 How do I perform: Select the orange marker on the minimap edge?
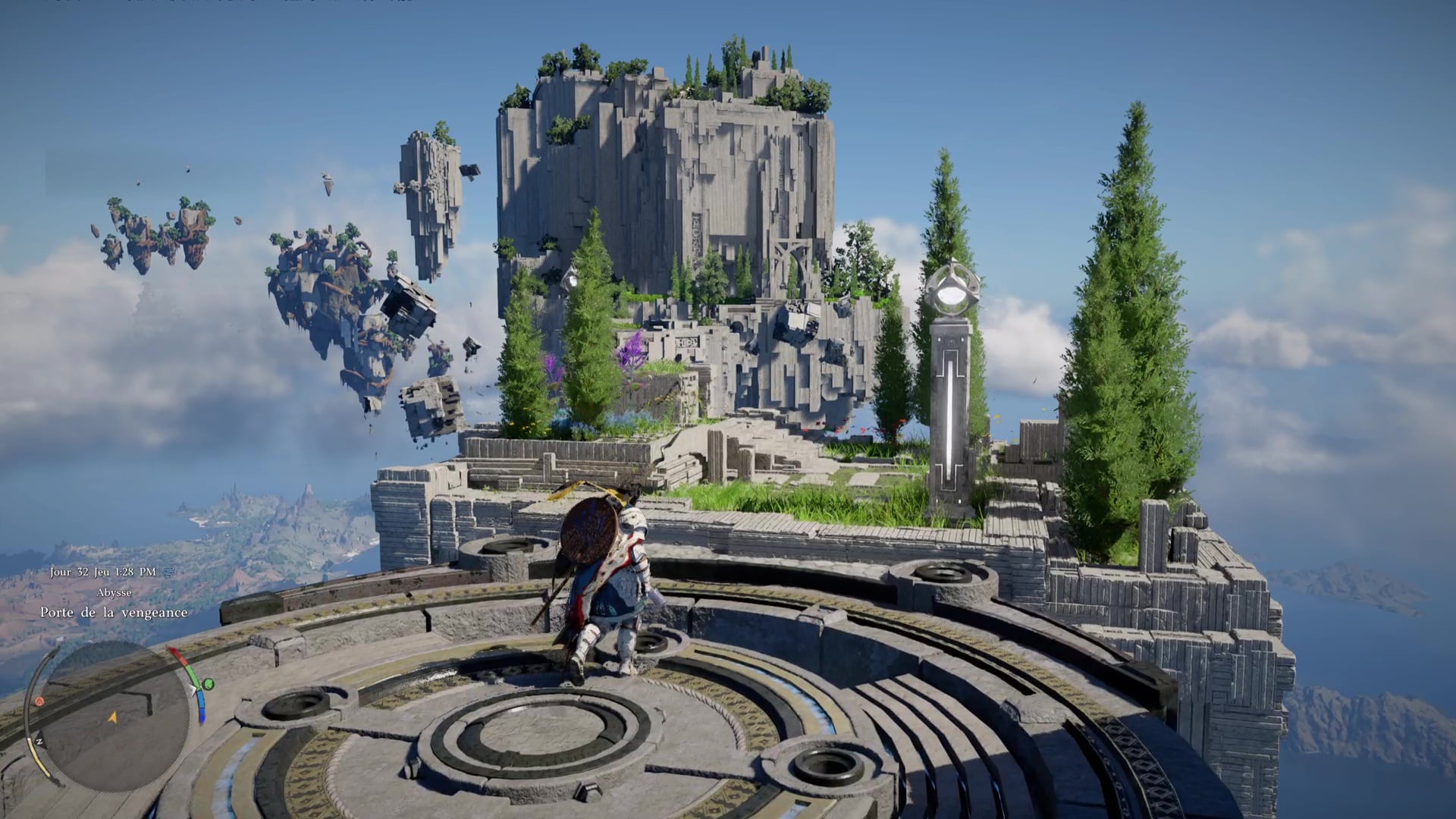pyautogui.click(x=39, y=701)
